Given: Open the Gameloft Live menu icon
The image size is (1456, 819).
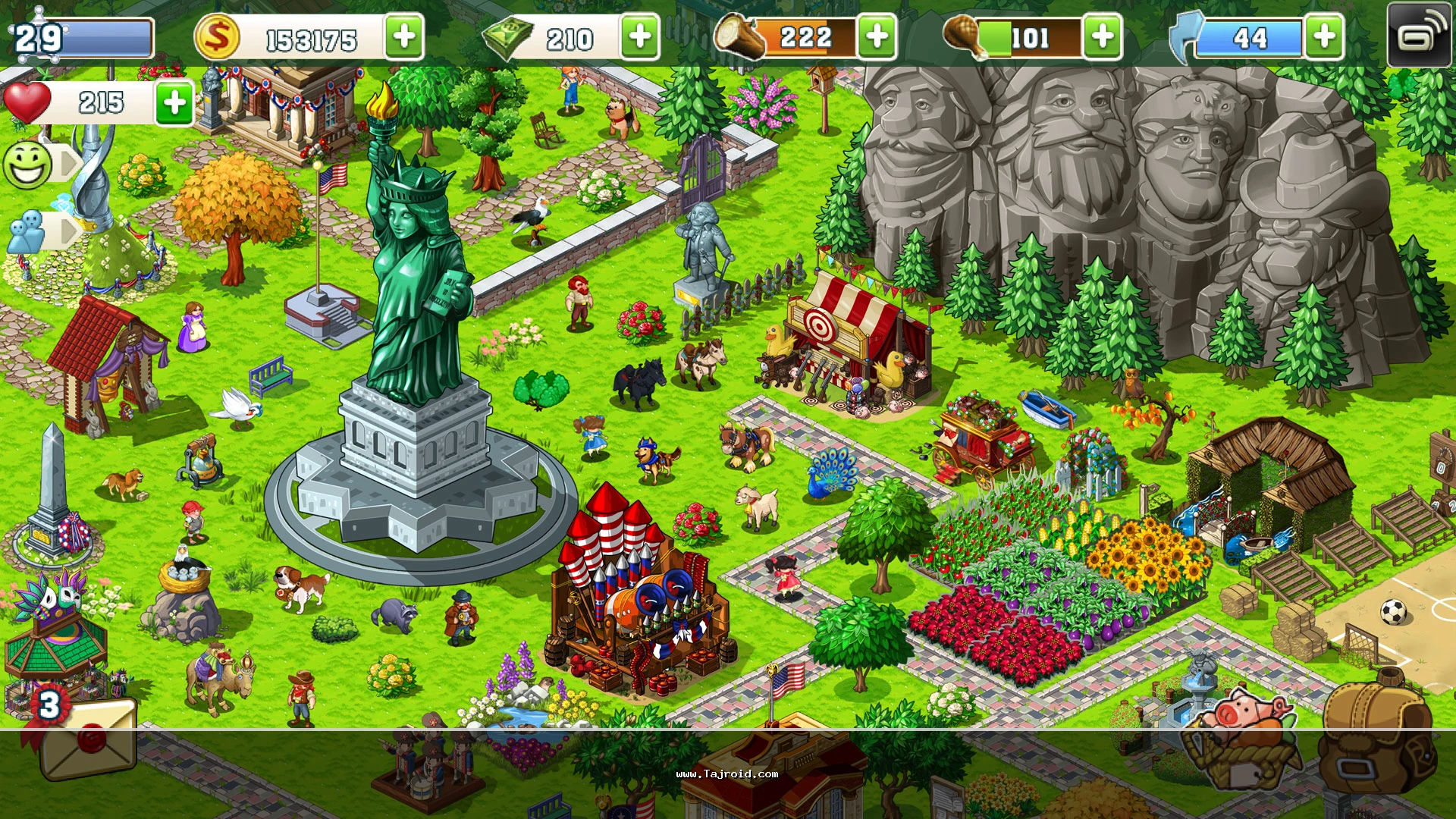Looking at the screenshot, I should (x=1418, y=35).
